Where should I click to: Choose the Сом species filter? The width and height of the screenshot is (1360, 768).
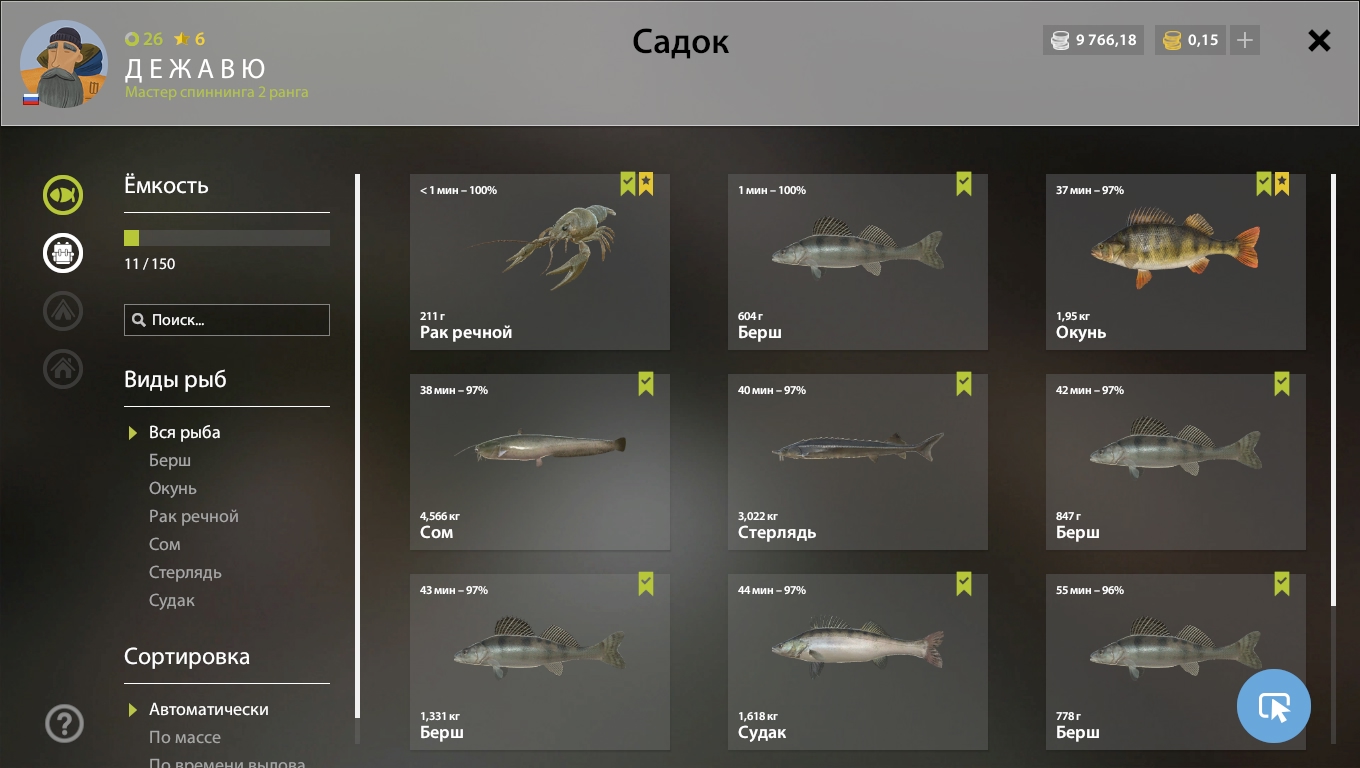click(165, 544)
